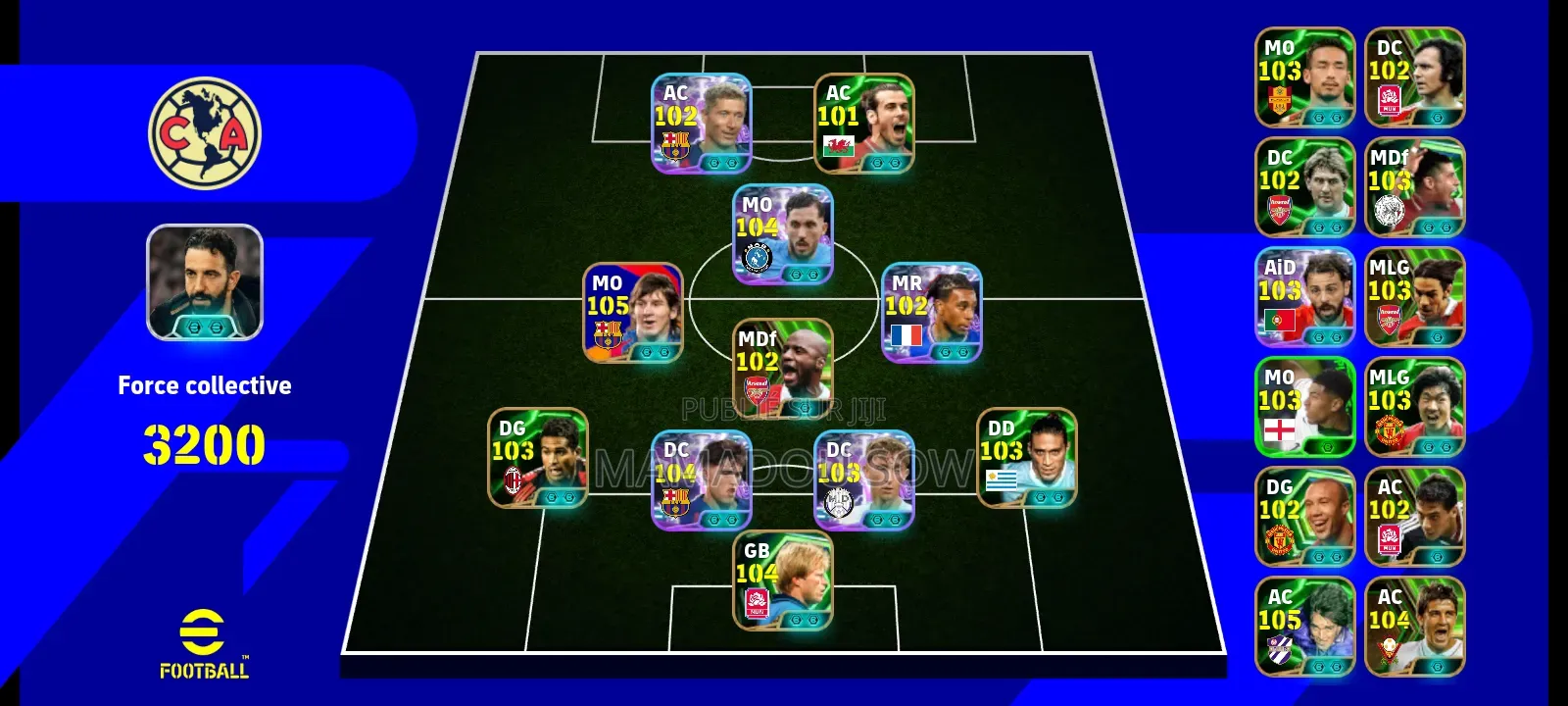Screen dimensions: 1568x706
Task: Open the manager portrait card
Action: tap(206, 280)
